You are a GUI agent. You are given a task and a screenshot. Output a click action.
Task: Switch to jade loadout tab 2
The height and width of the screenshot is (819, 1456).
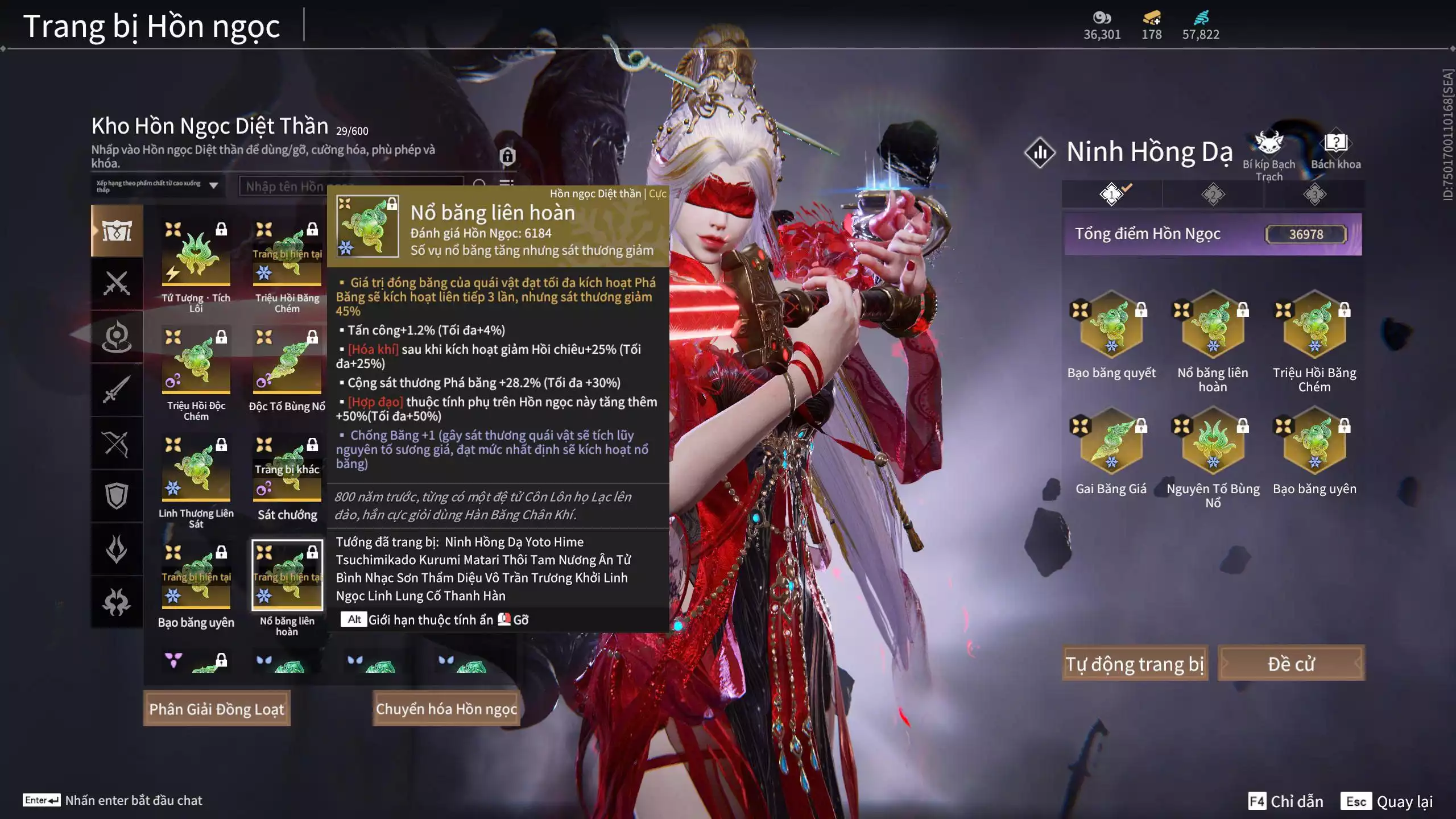click(1213, 195)
